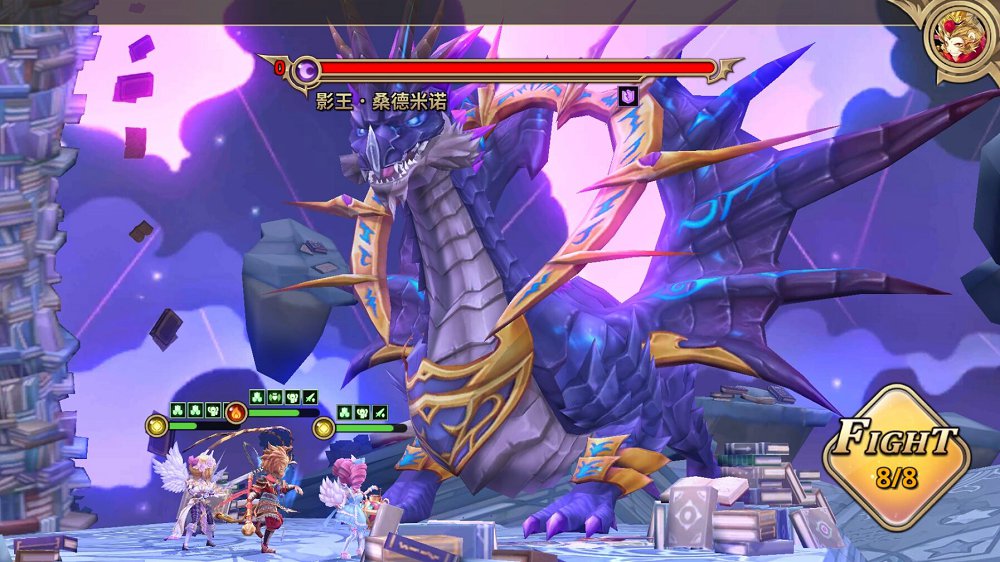Select the fire element orb on the hero
1000x562 pixels.
237,412
